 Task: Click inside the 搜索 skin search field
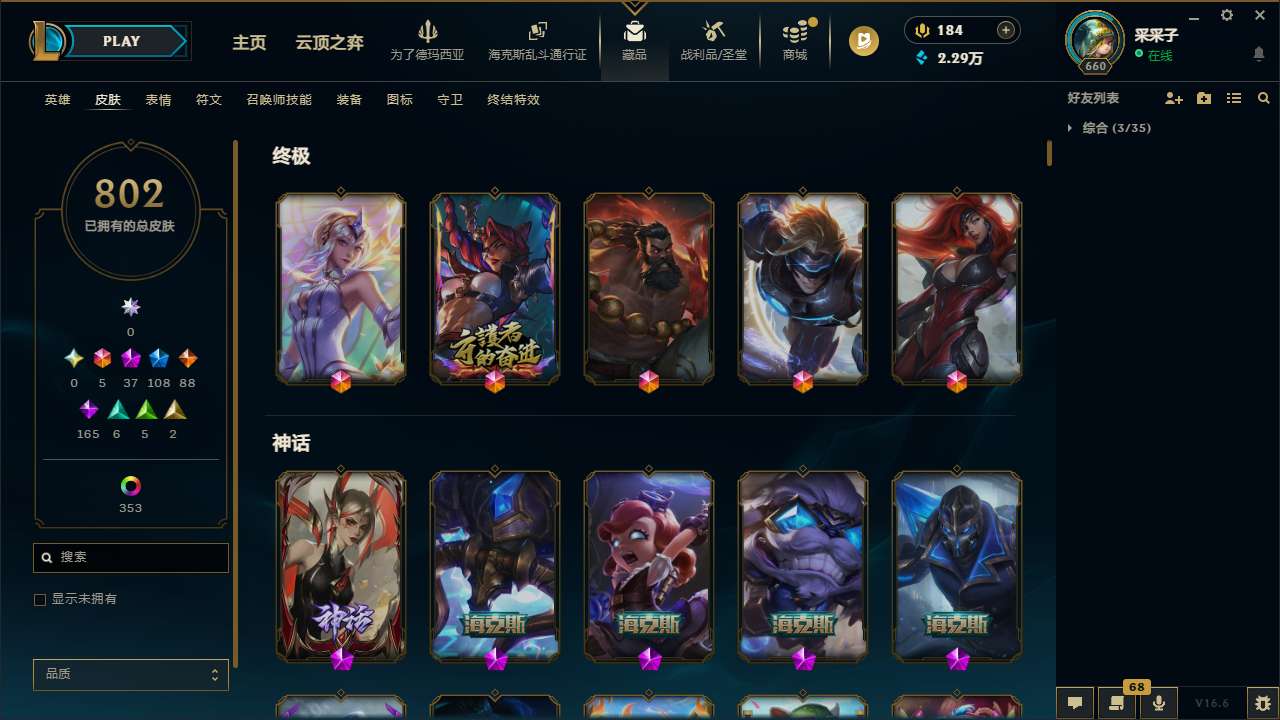tap(130, 557)
